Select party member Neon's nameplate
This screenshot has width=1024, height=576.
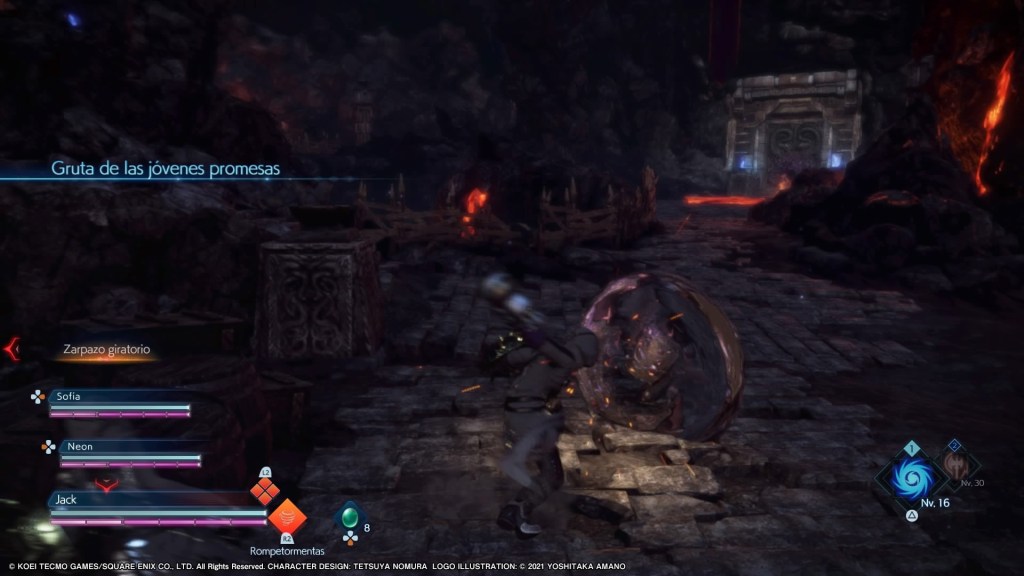pos(130,446)
